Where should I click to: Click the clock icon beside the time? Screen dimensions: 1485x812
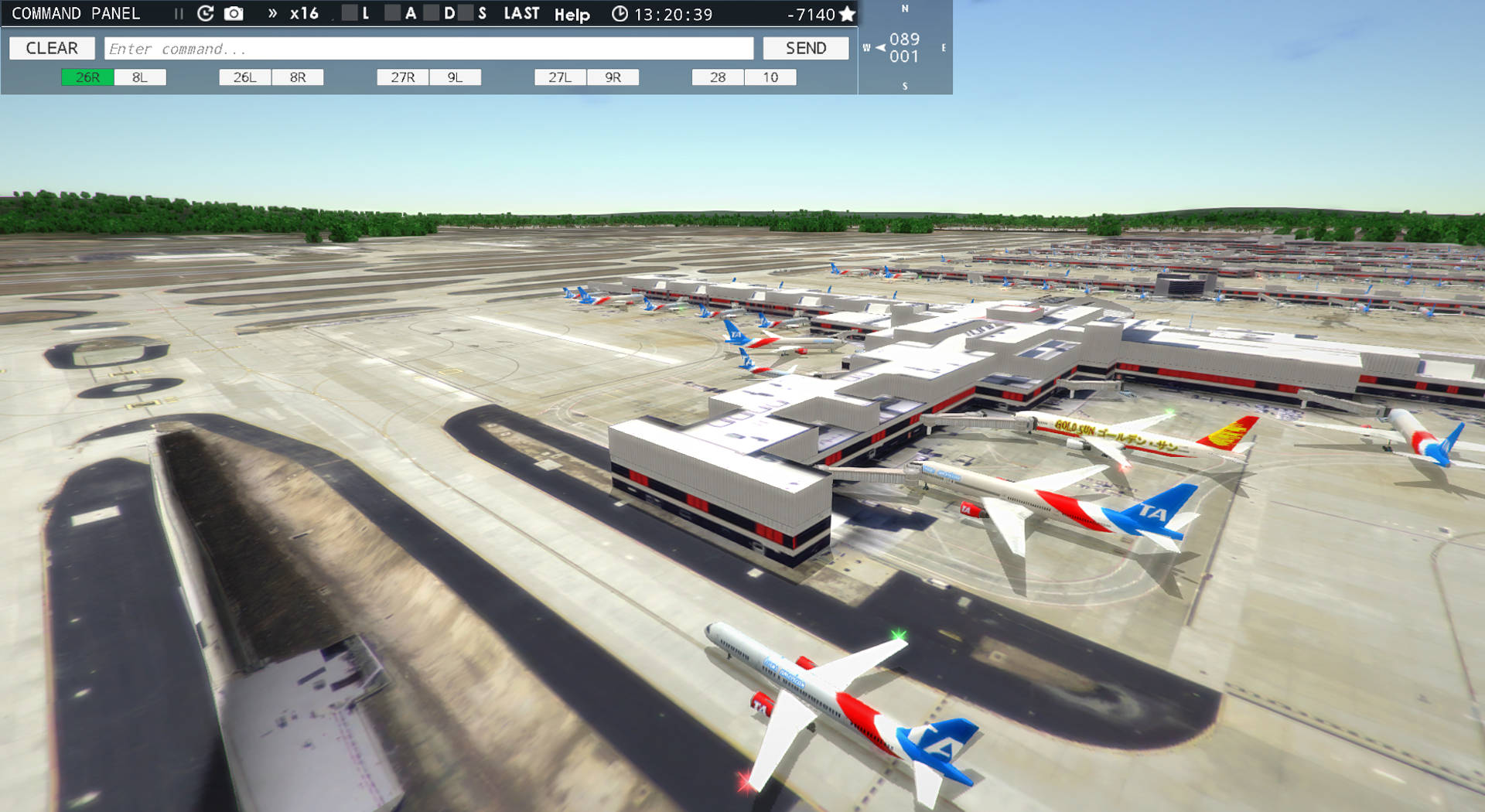click(x=619, y=13)
